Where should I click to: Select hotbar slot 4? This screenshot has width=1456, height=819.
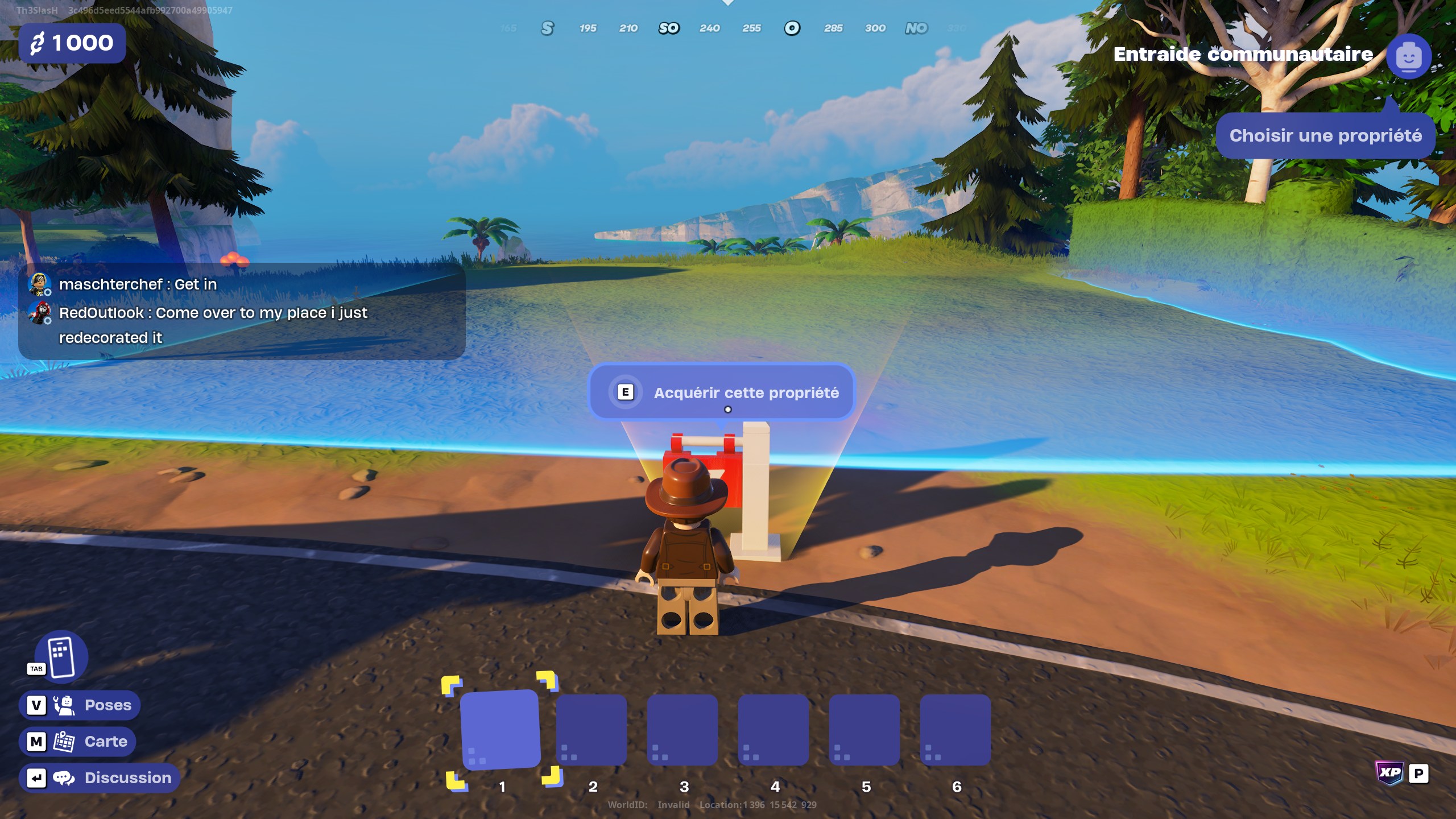pyautogui.click(x=775, y=731)
